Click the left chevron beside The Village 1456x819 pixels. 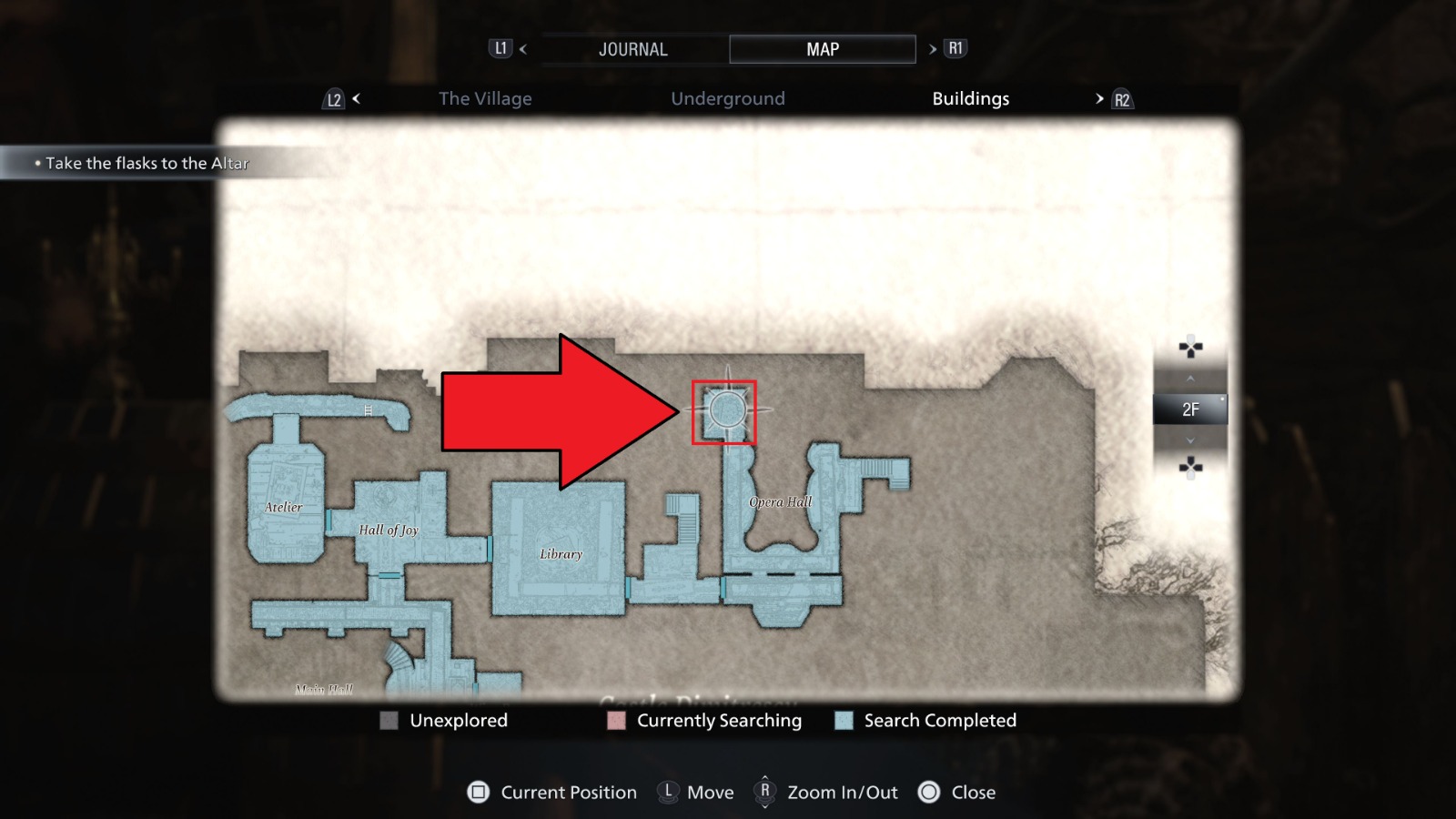tap(355, 98)
